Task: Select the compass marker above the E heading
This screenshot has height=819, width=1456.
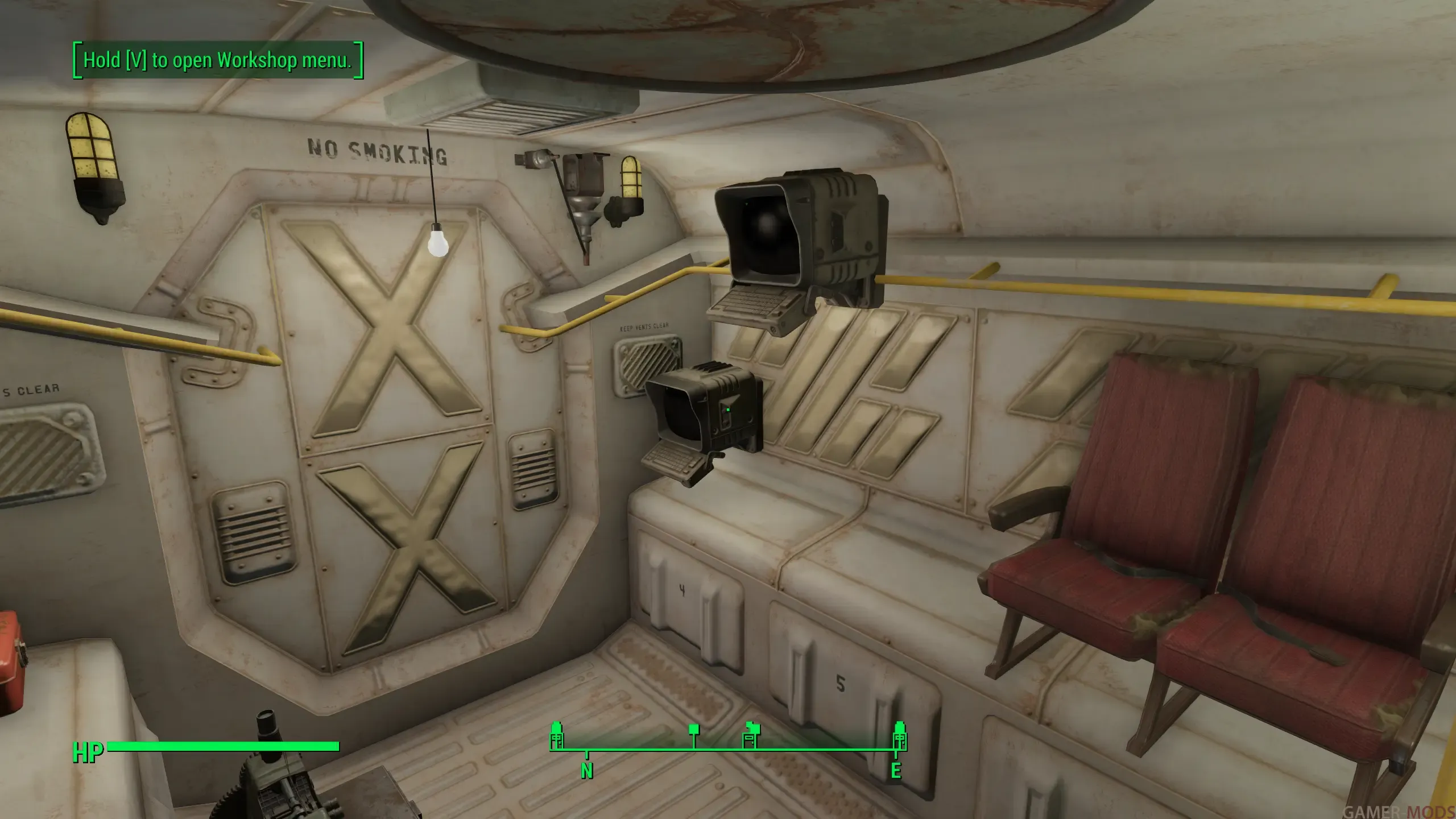Action: (x=899, y=736)
